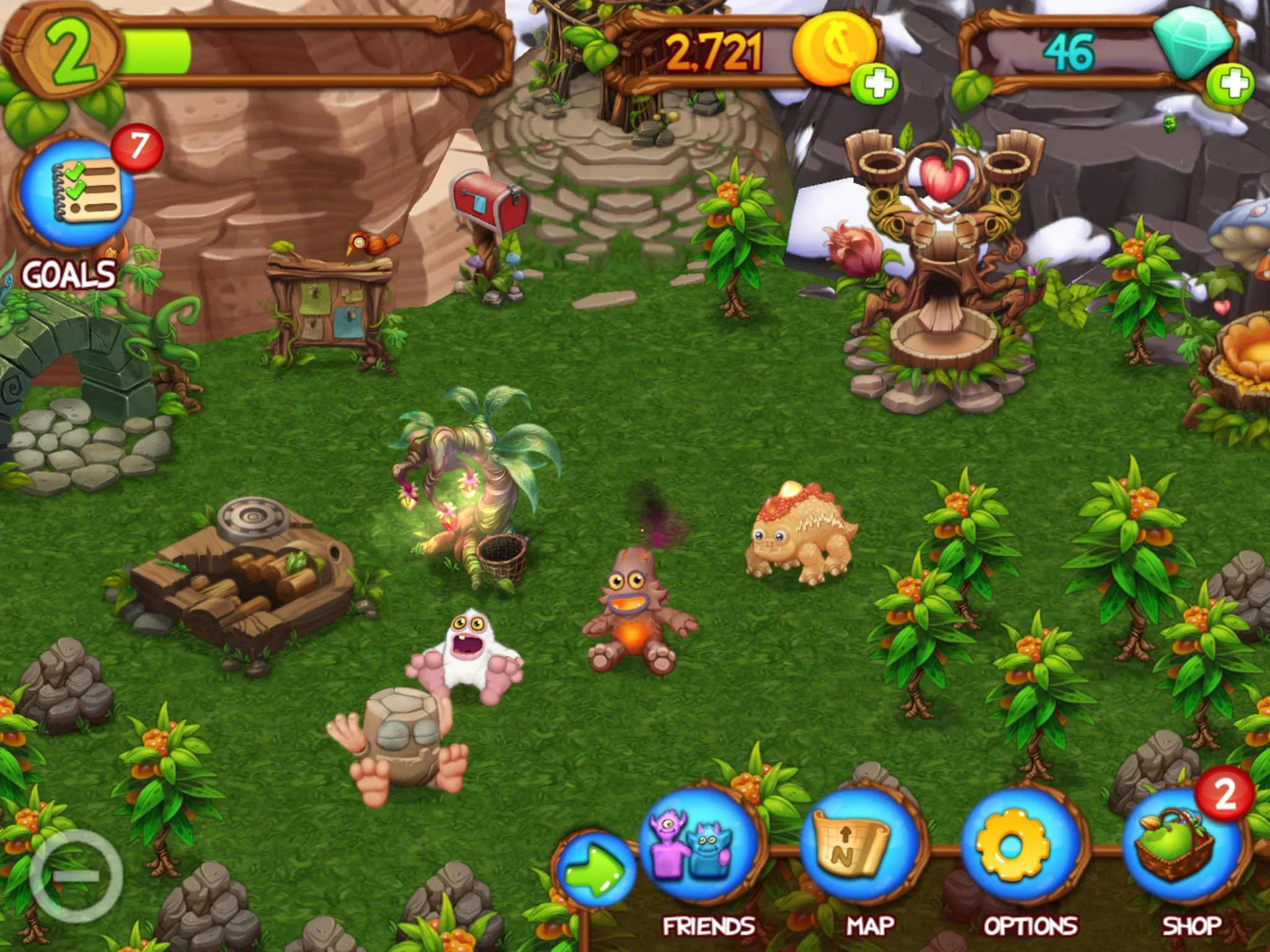Add more coins with the plus button
This screenshot has height=952, width=1270.
tap(874, 84)
